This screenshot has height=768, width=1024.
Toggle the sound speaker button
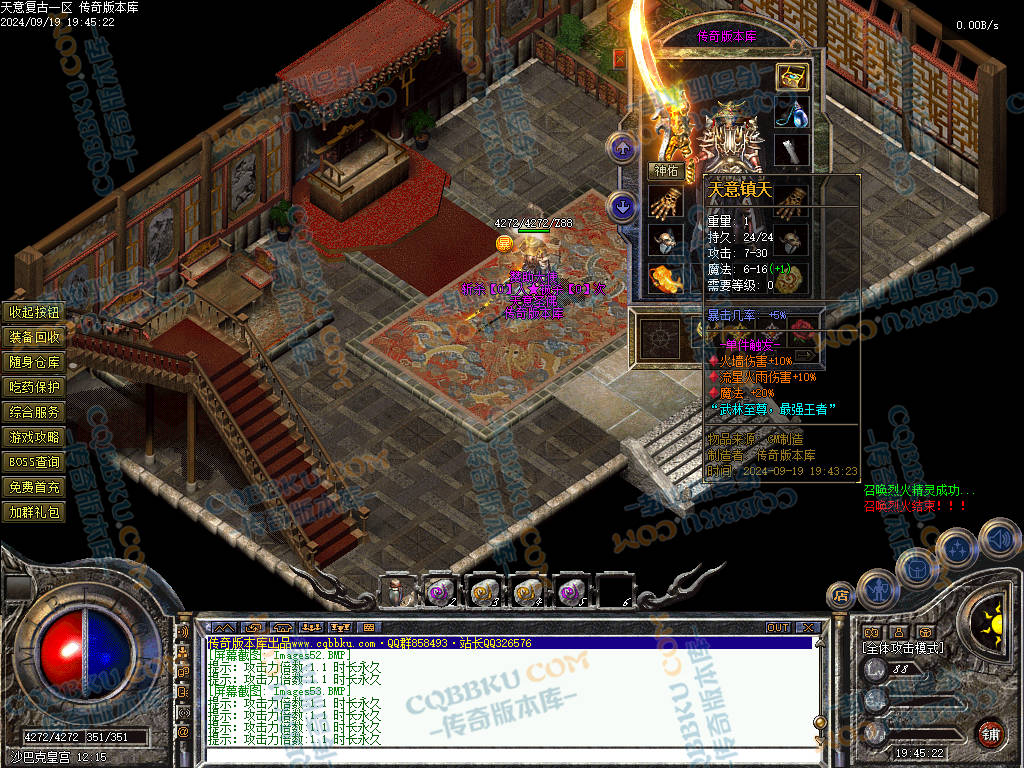coord(997,539)
